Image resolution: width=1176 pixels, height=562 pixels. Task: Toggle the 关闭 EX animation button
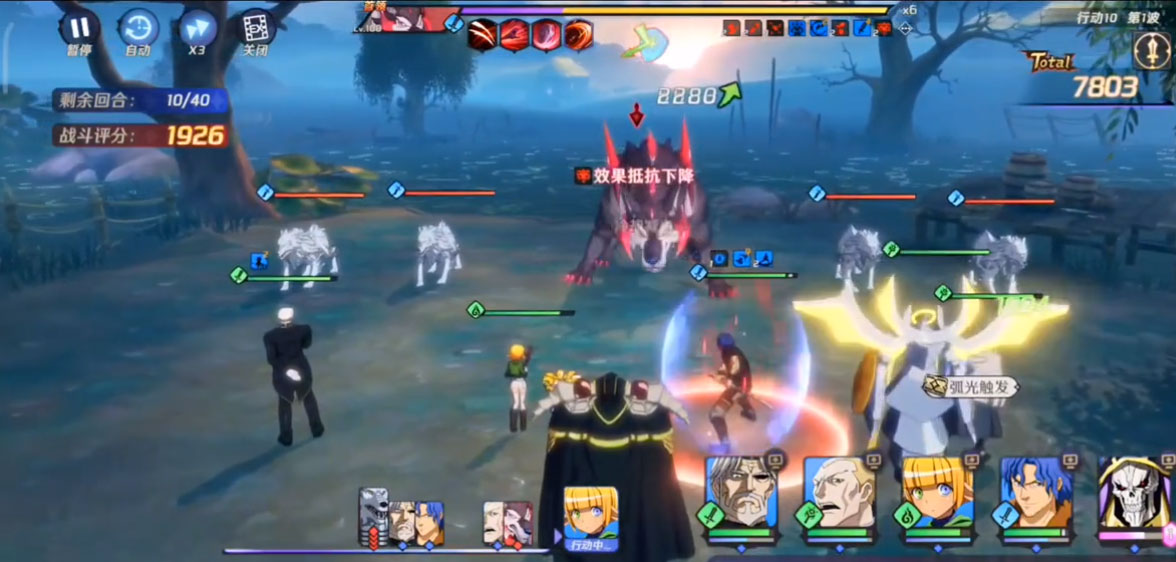256,30
